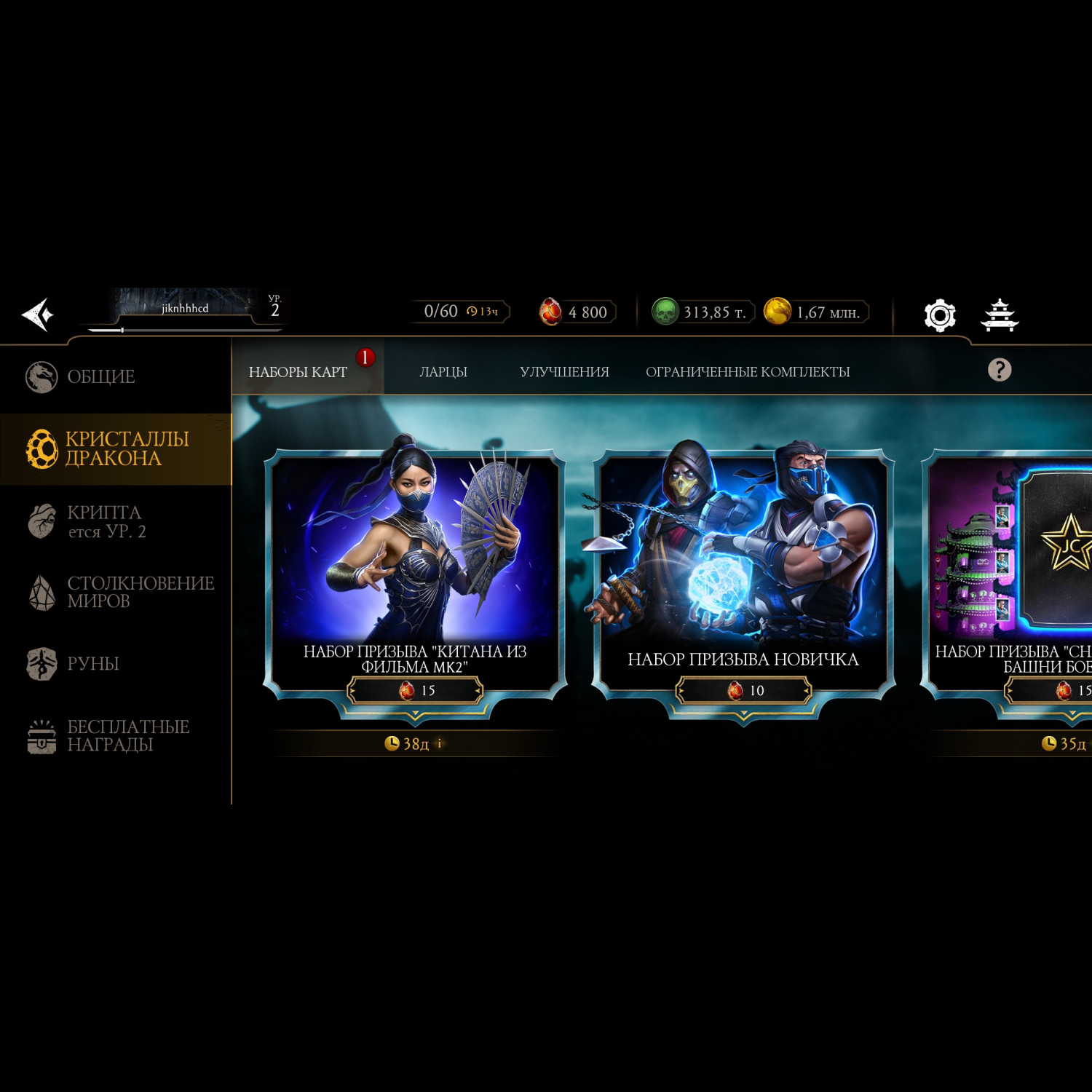Open the УЛУЧШЕНИЯ tab
This screenshot has width=1092, height=1092.
click(x=564, y=372)
